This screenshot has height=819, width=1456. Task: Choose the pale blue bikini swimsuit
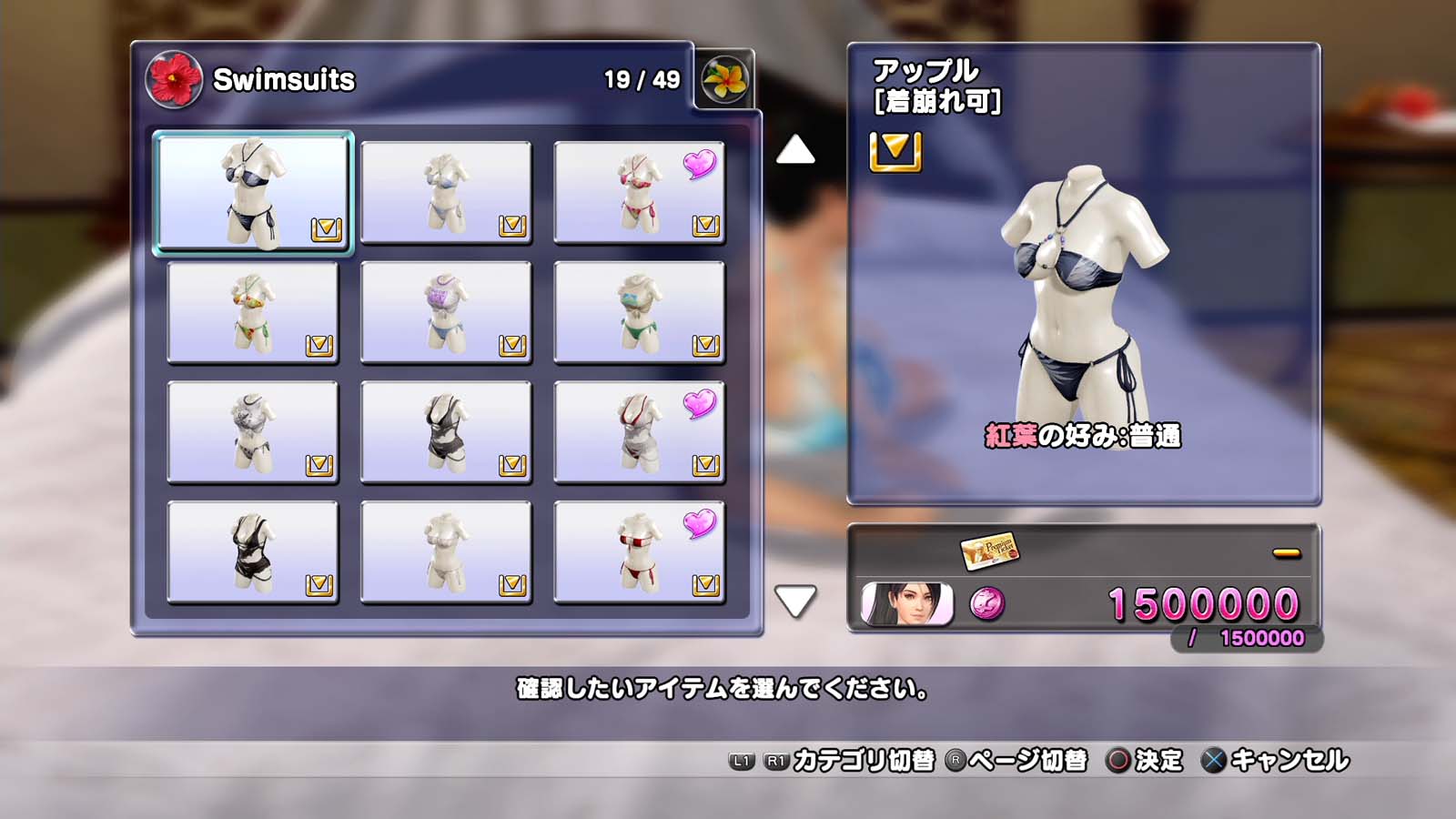[446, 192]
